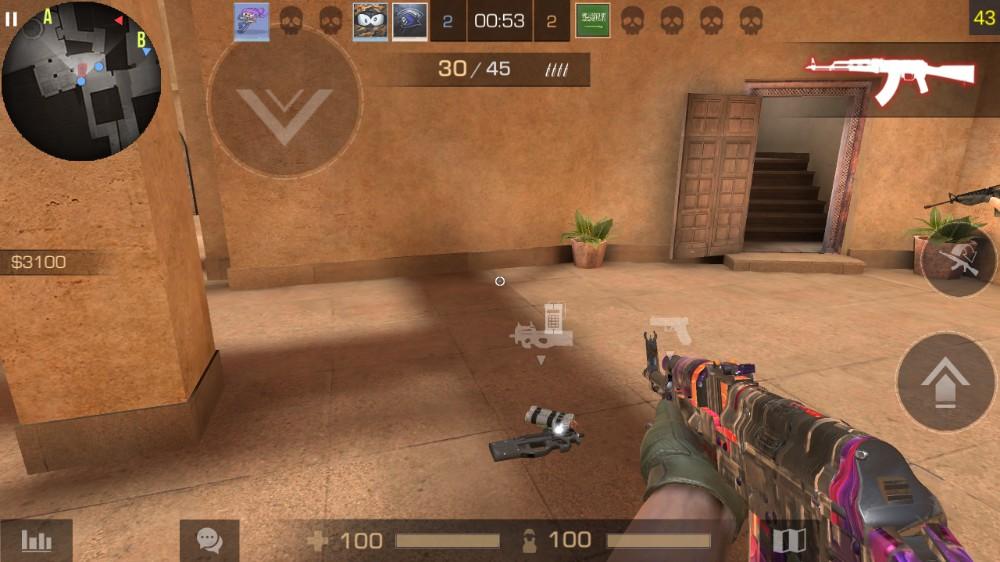Screen dimensions: 1000x562
Task: Open the circular minimap
Action: (82, 82)
